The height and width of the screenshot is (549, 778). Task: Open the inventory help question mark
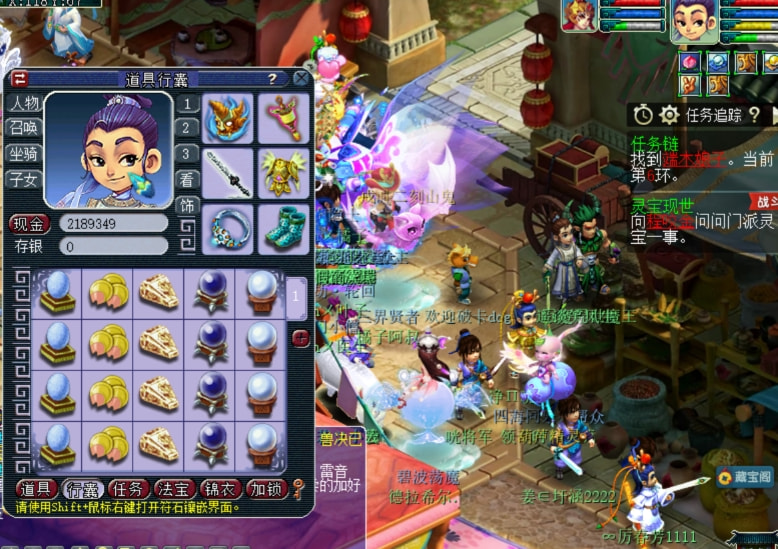click(271, 79)
